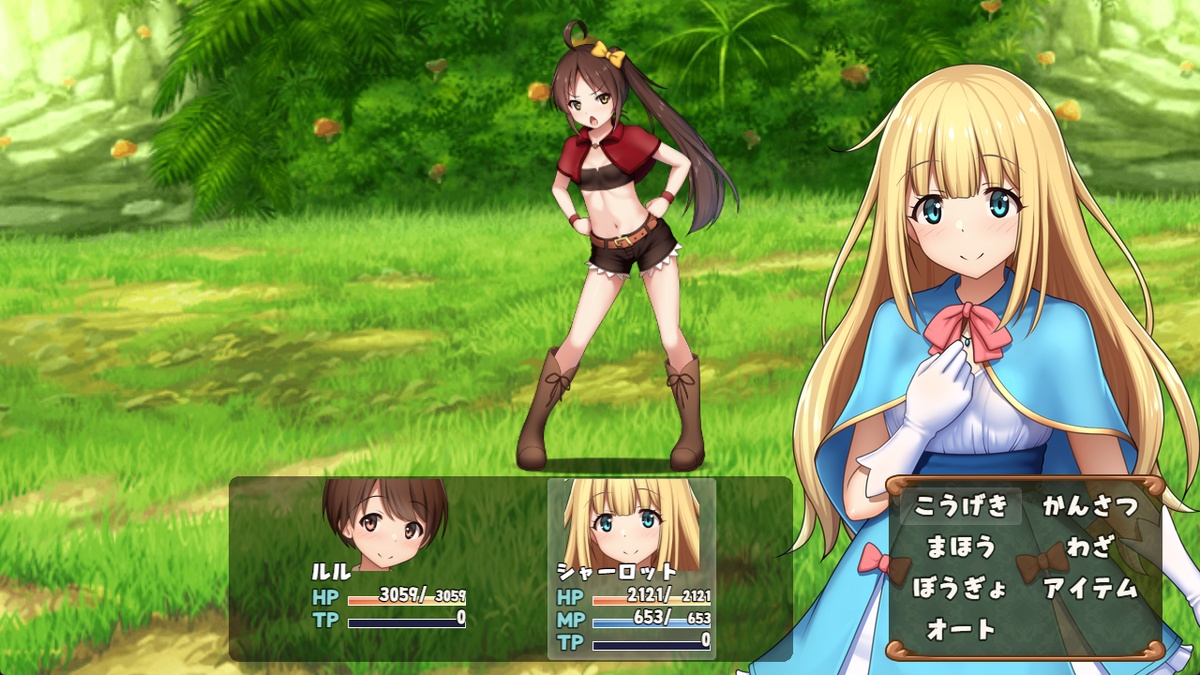Activate the オート auto-battle command
1200x675 pixels.
tap(961, 629)
